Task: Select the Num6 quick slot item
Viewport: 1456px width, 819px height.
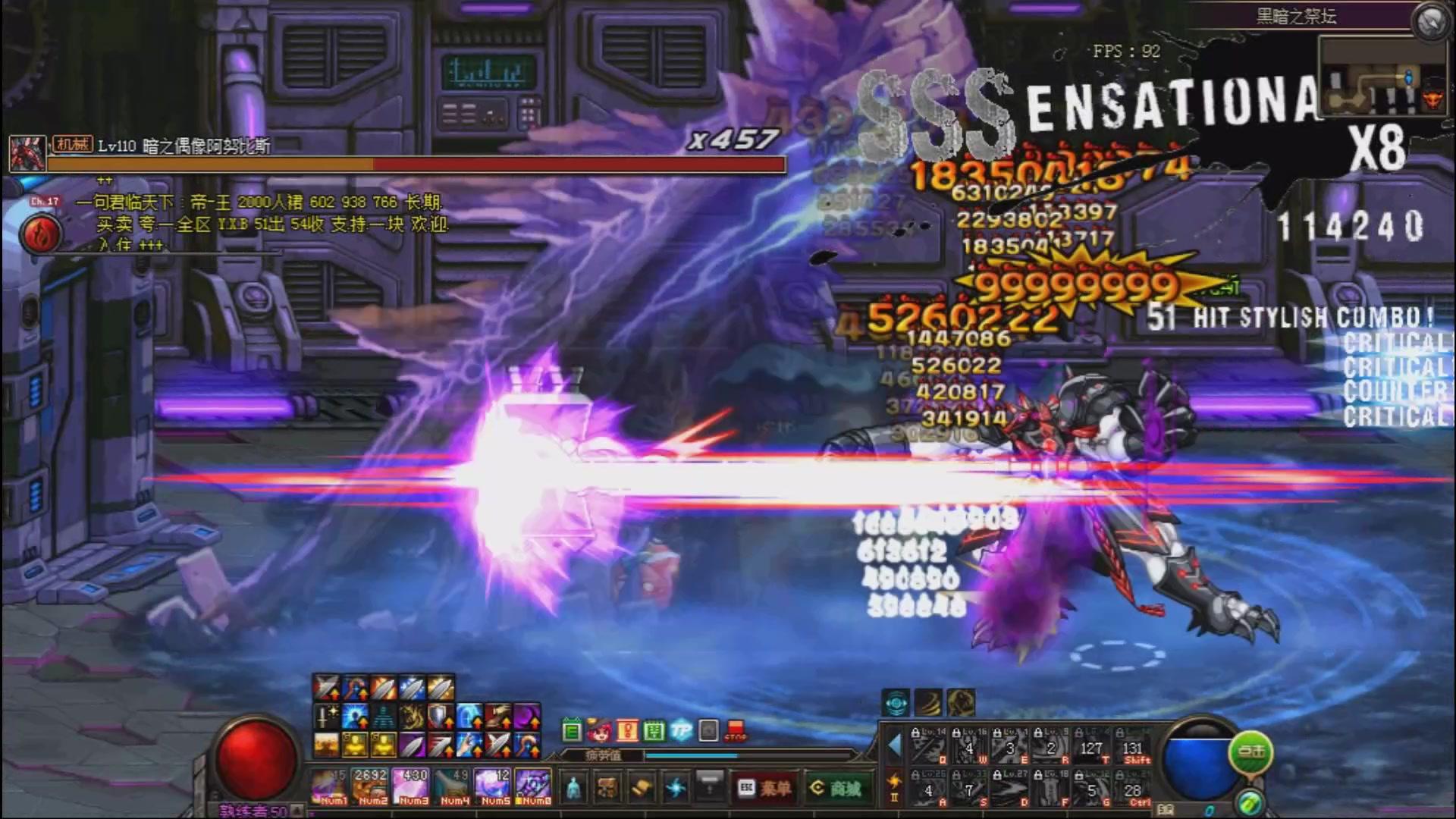Action: coord(532,786)
